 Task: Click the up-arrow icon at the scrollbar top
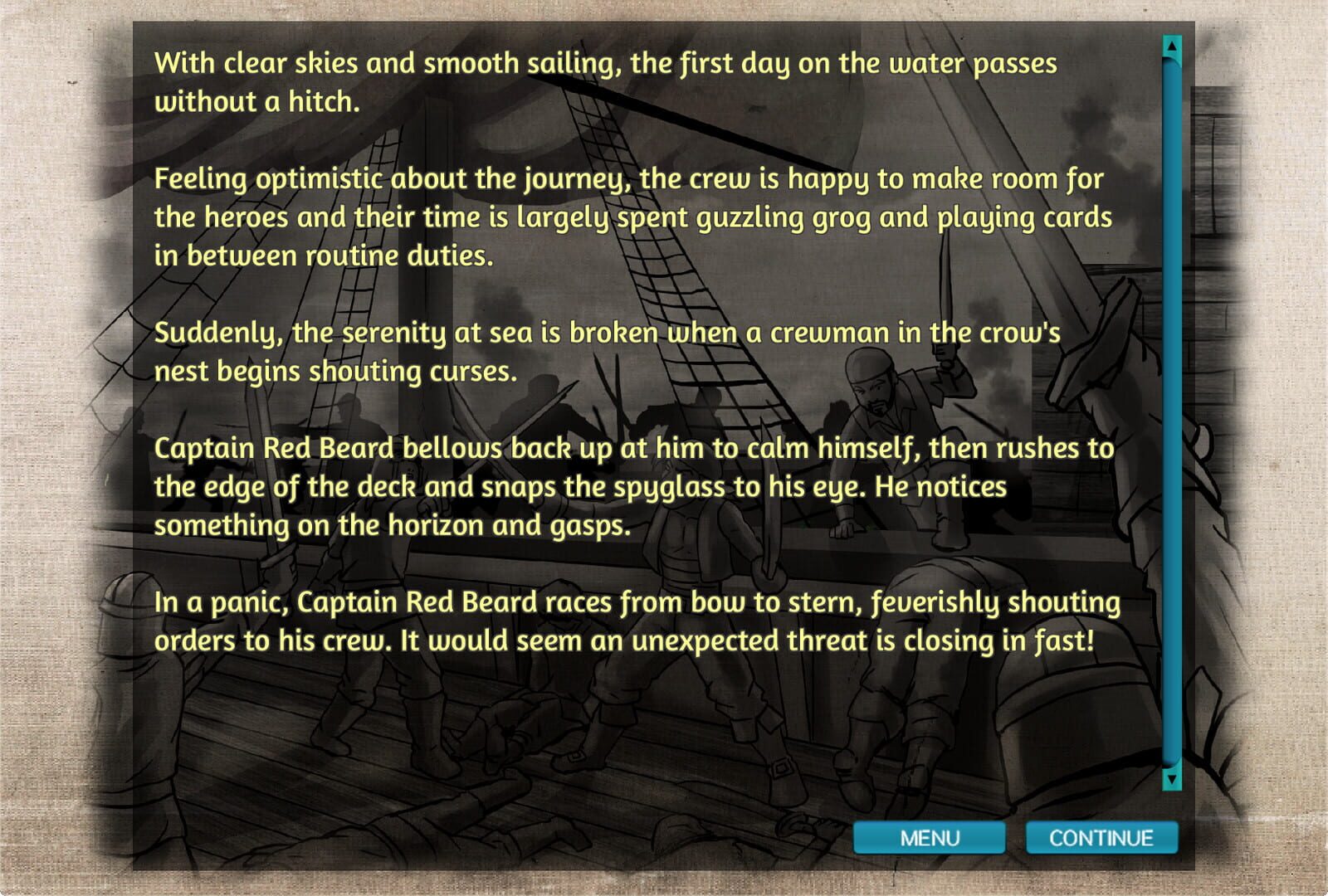point(1170,48)
